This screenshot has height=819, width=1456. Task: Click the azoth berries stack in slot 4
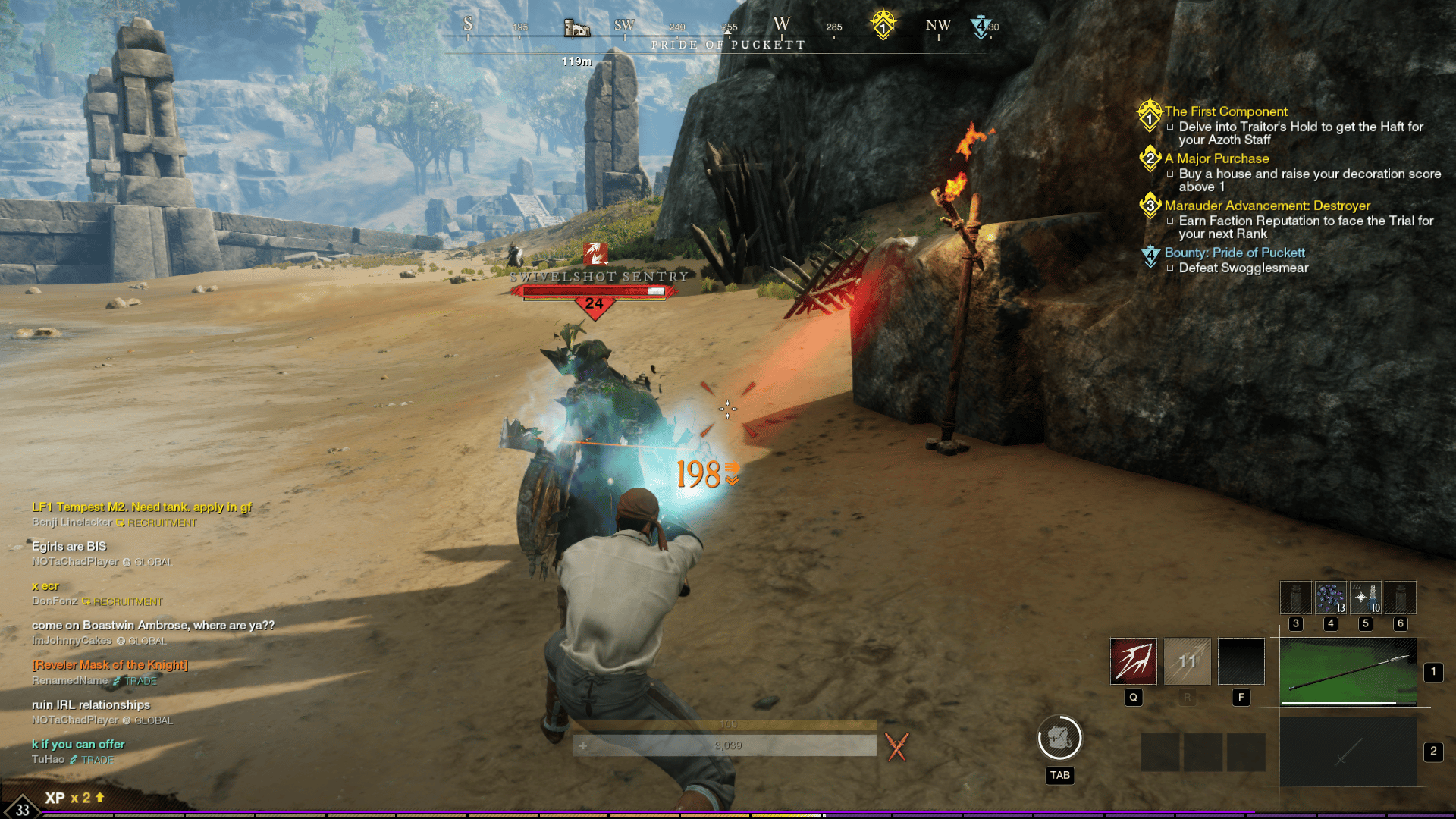pos(1329,598)
